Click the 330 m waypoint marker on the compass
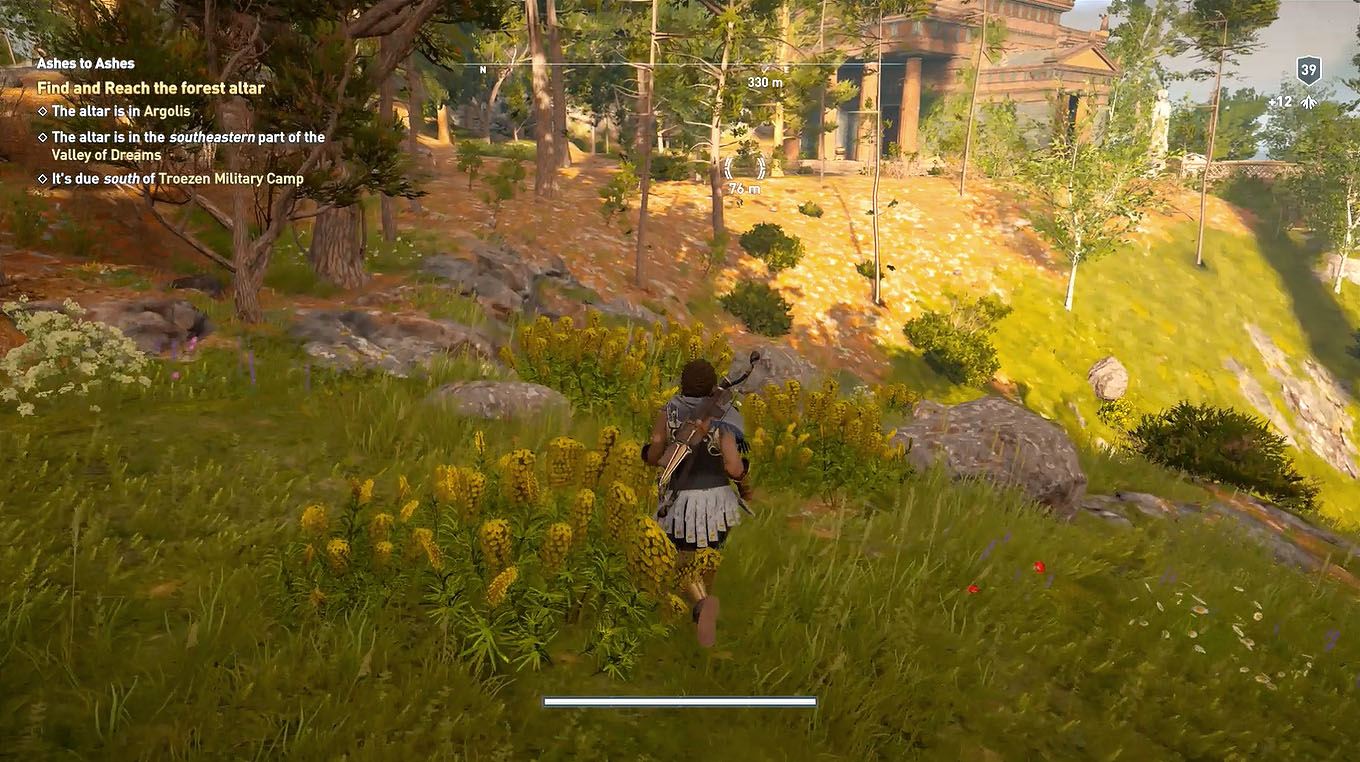 pyautogui.click(x=763, y=81)
